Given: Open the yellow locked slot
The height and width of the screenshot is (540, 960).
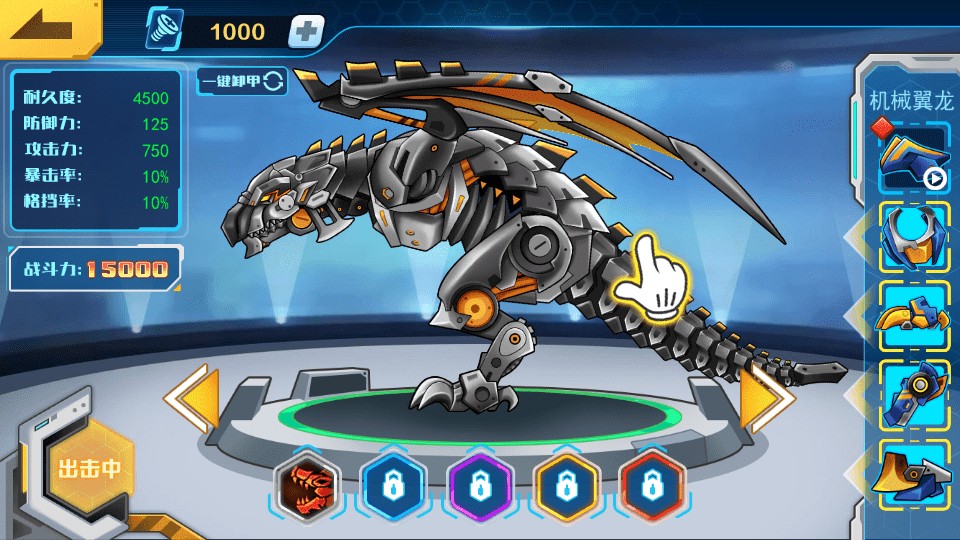Looking at the screenshot, I should click(566, 488).
